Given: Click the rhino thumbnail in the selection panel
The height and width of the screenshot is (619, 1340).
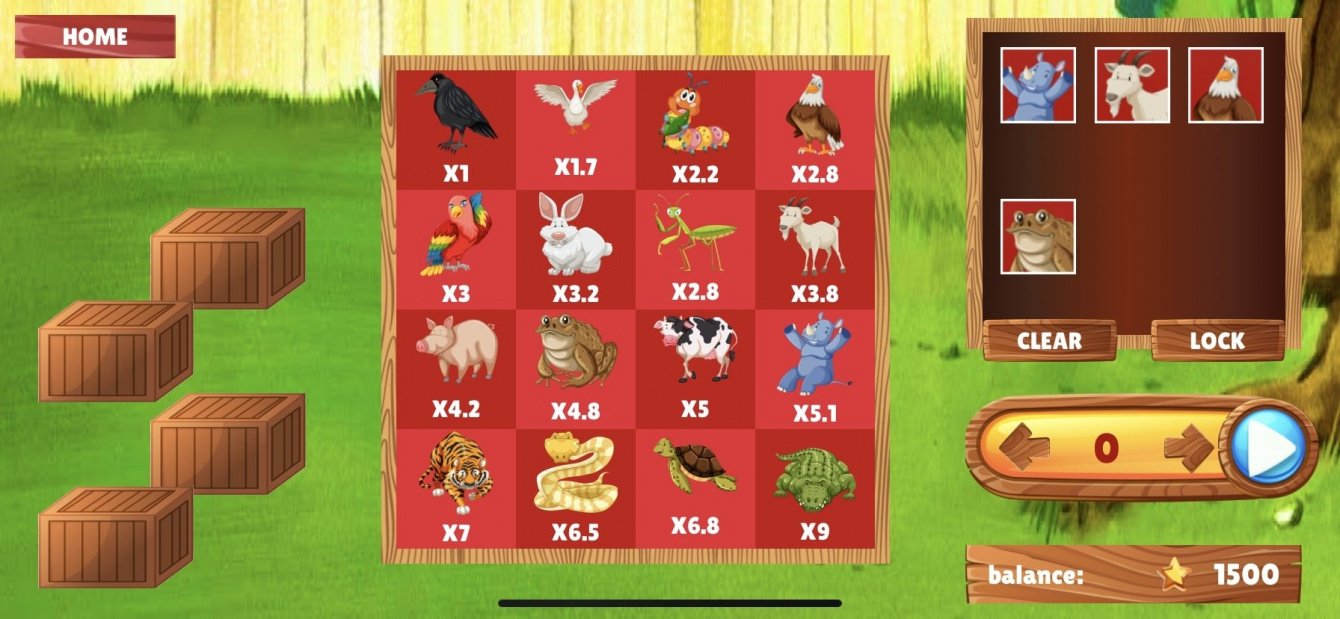Looking at the screenshot, I should point(1038,85).
